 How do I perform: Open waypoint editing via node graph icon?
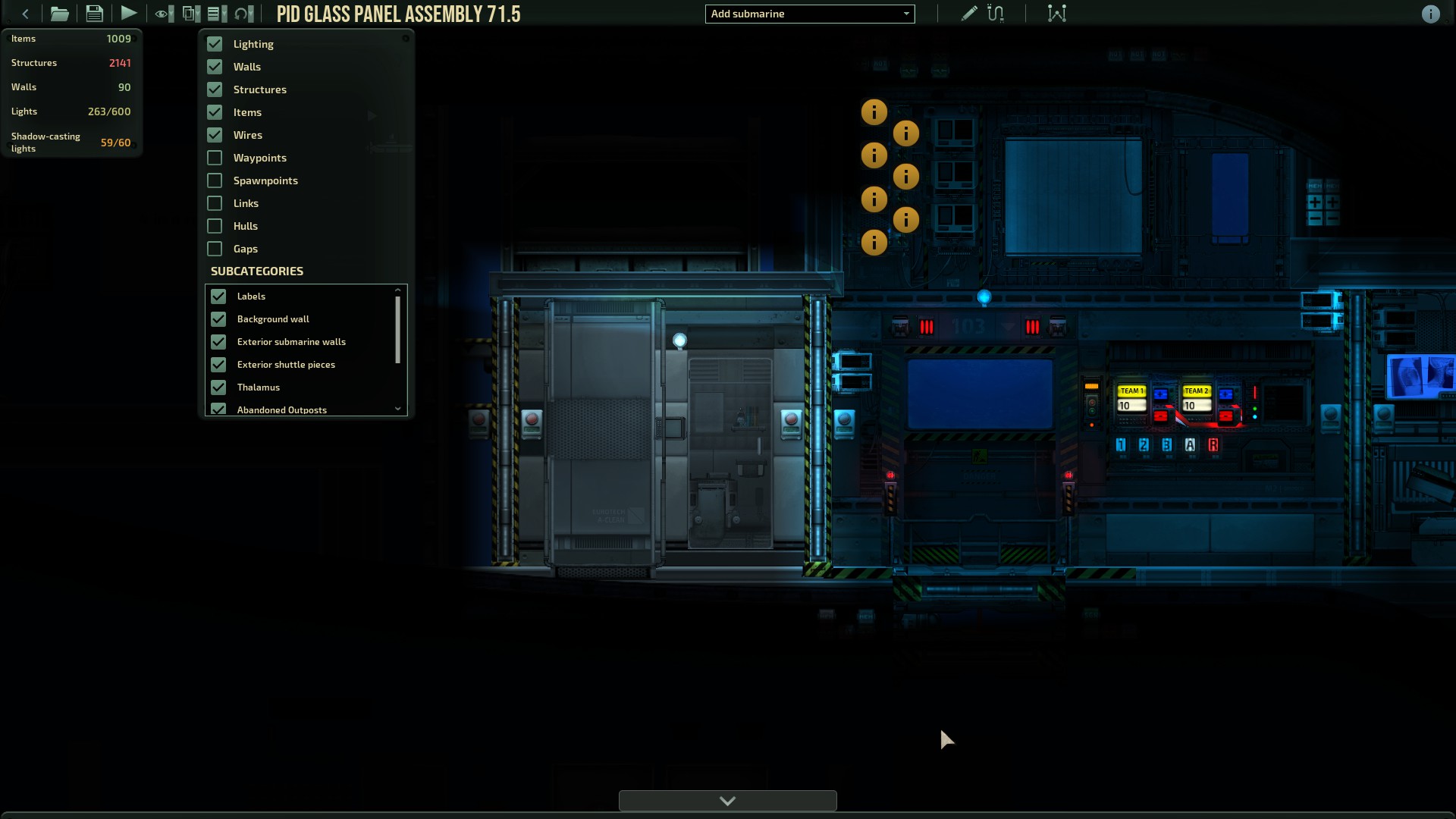point(1056,13)
